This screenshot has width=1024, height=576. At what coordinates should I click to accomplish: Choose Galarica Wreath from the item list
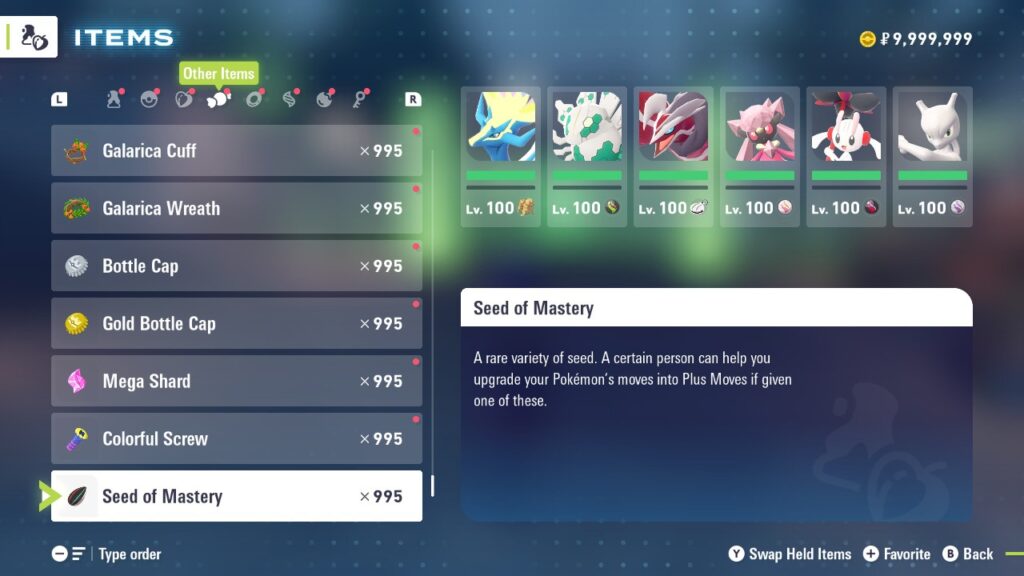coord(236,208)
